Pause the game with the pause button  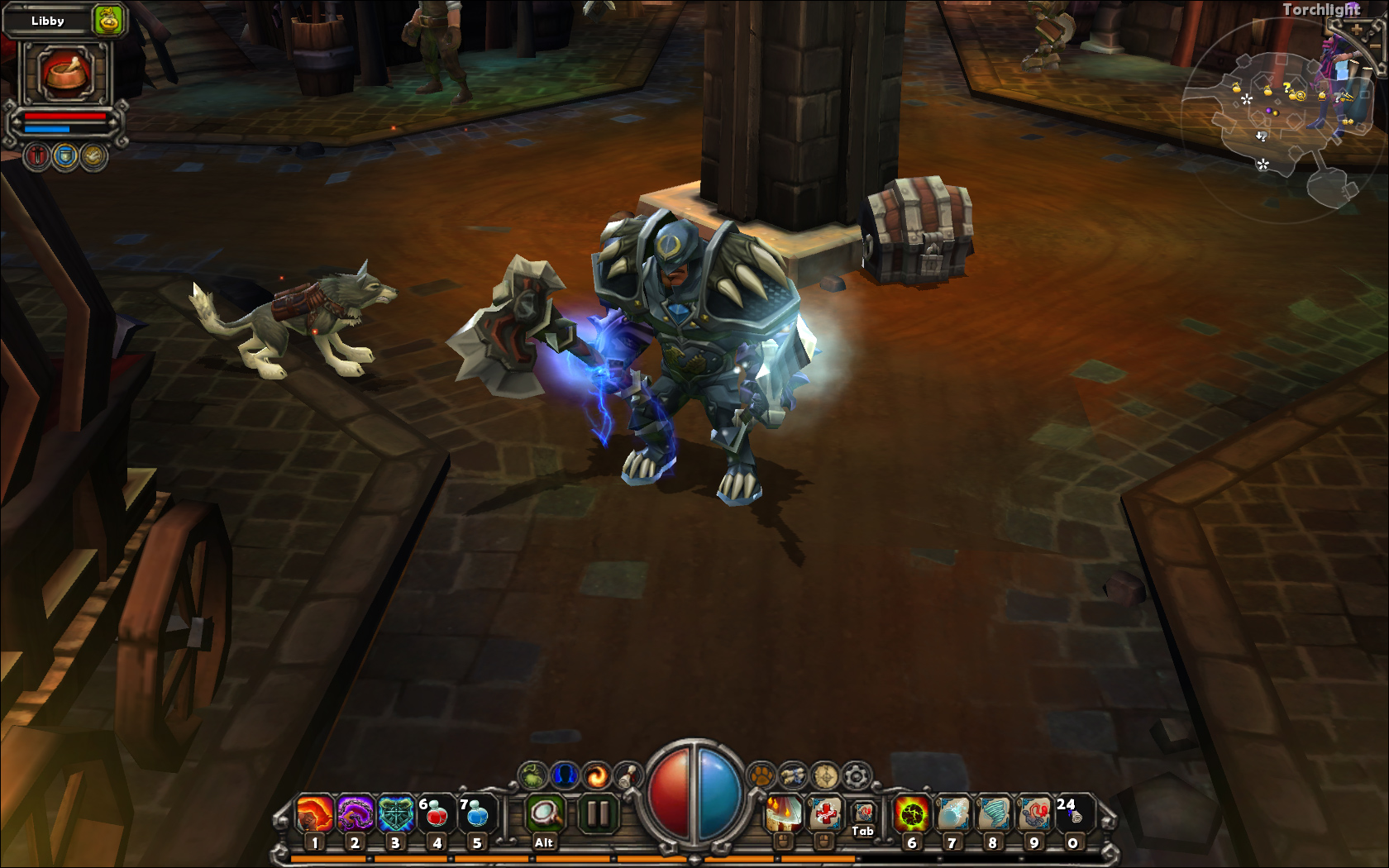coord(596,814)
